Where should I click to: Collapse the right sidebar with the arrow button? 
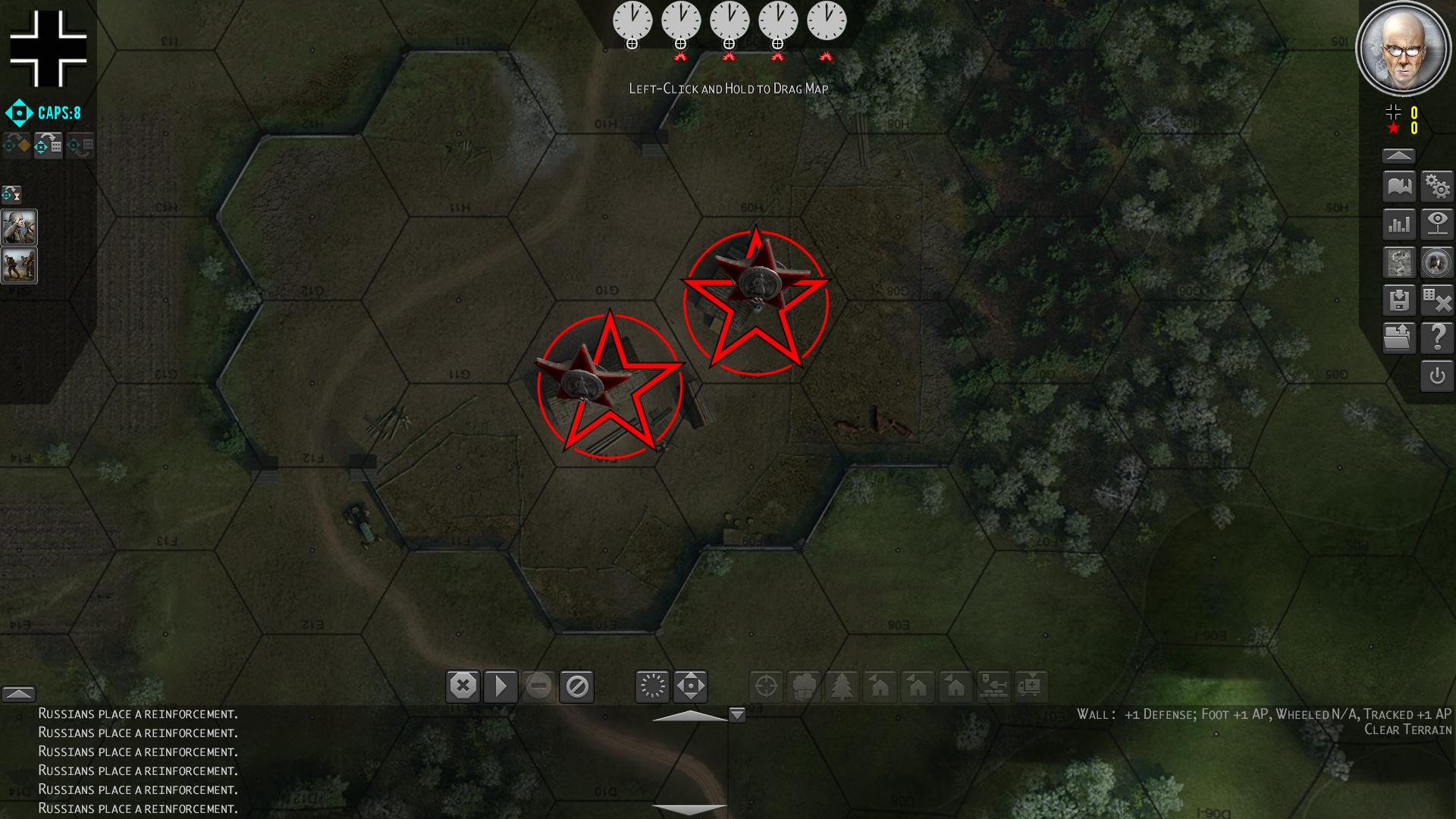click(x=1399, y=155)
